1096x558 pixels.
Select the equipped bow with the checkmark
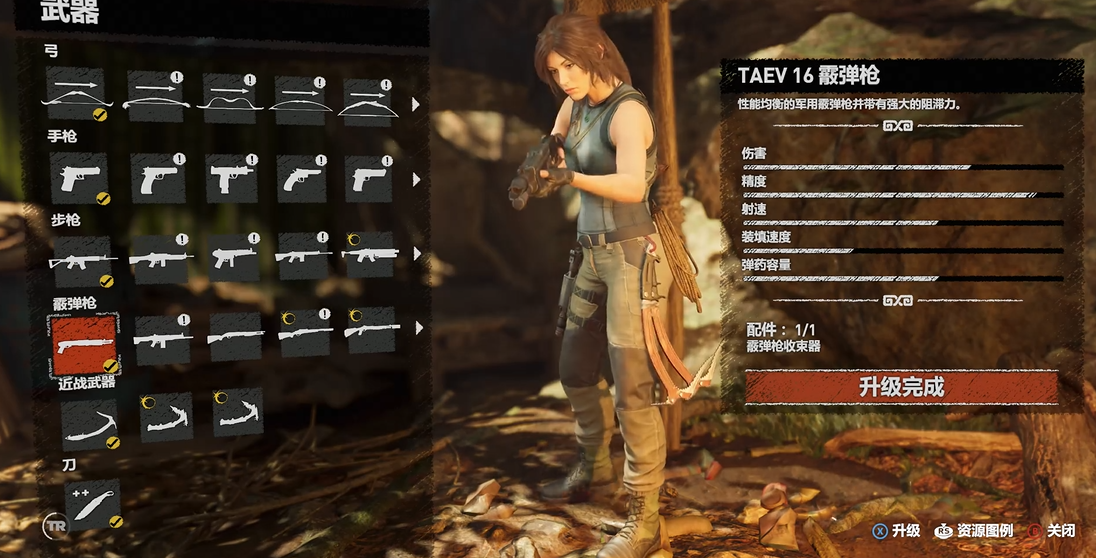[74, 94]
